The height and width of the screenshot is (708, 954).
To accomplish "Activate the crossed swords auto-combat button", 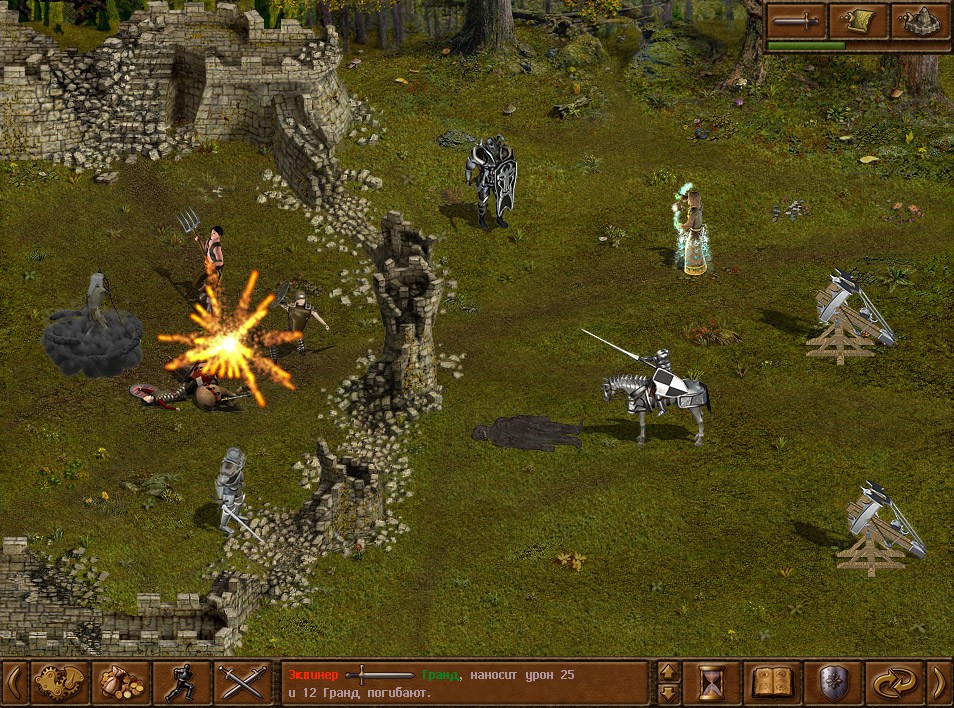I will pyautogui.click(x=243, y=683).
